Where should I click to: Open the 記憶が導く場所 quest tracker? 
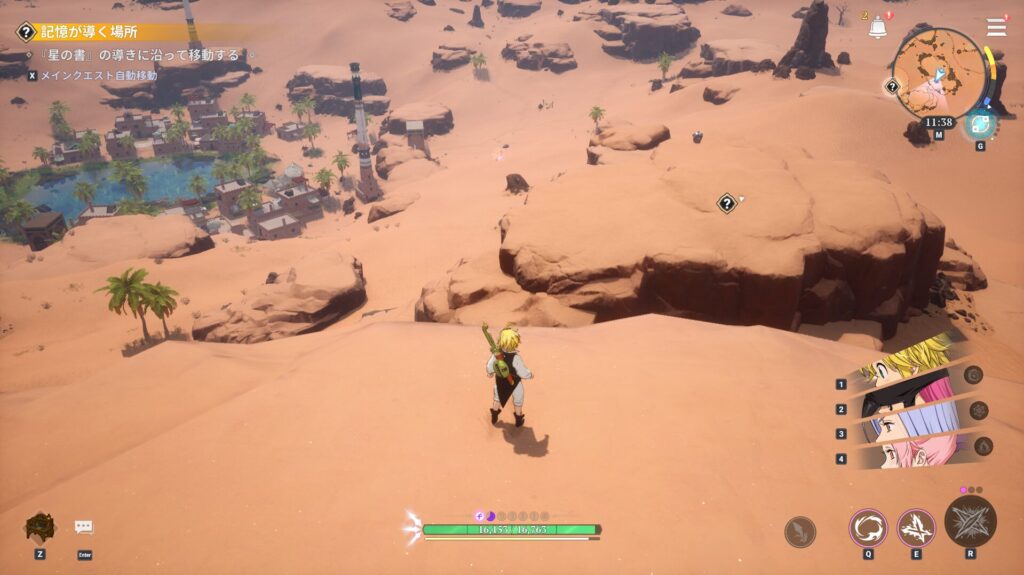click(x=90, y=32)
